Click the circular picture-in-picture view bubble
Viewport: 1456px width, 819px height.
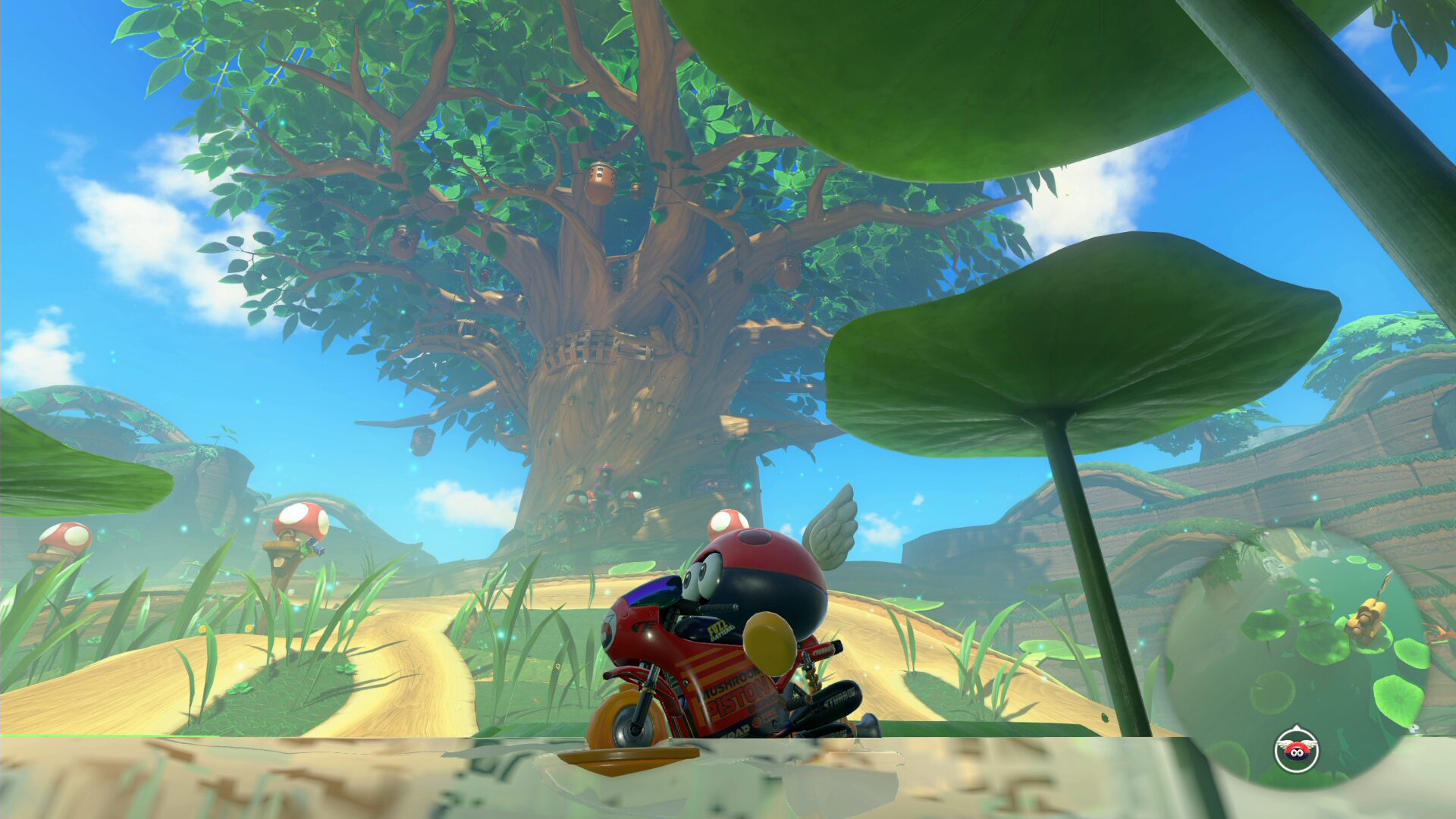(1297, 652)
